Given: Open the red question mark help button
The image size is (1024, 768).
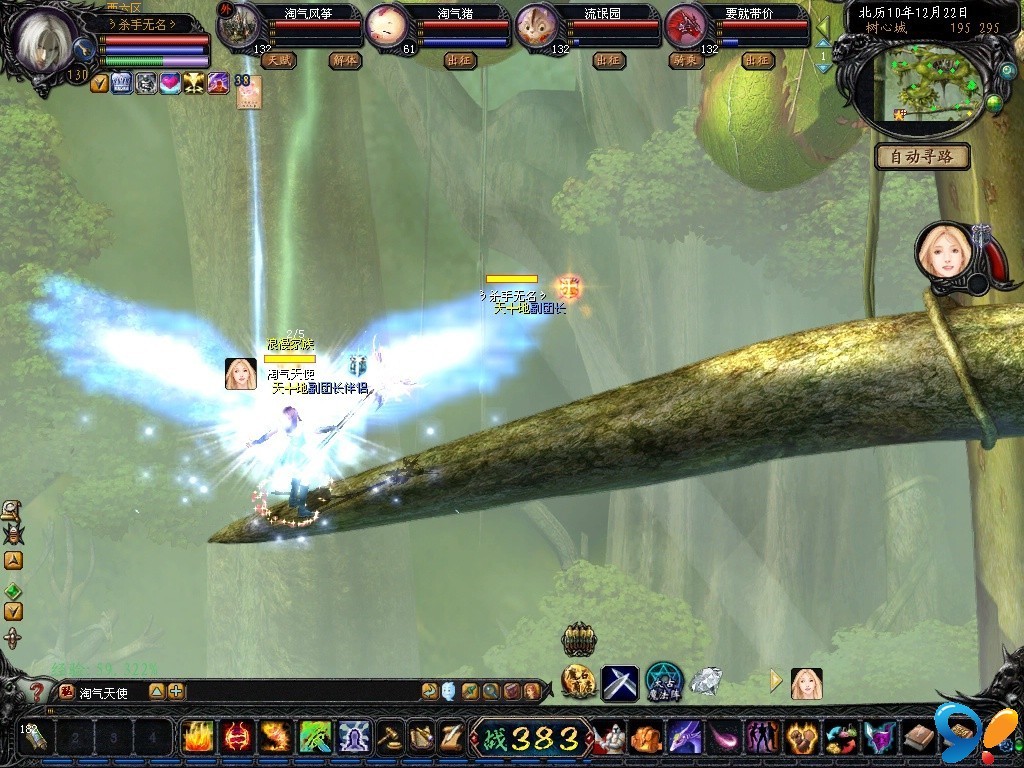Looking at the screenshot, I should [37, 690].
